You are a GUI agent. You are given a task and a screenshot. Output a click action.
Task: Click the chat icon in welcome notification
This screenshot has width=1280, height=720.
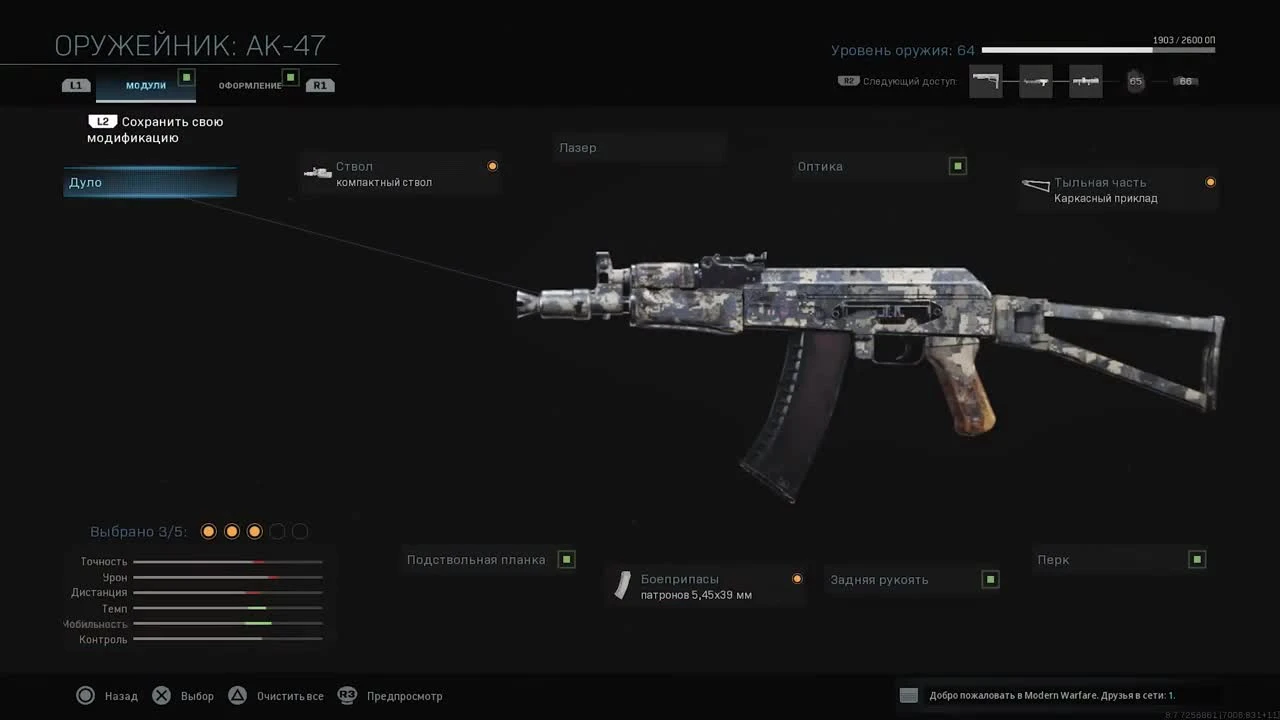(908, 695)
